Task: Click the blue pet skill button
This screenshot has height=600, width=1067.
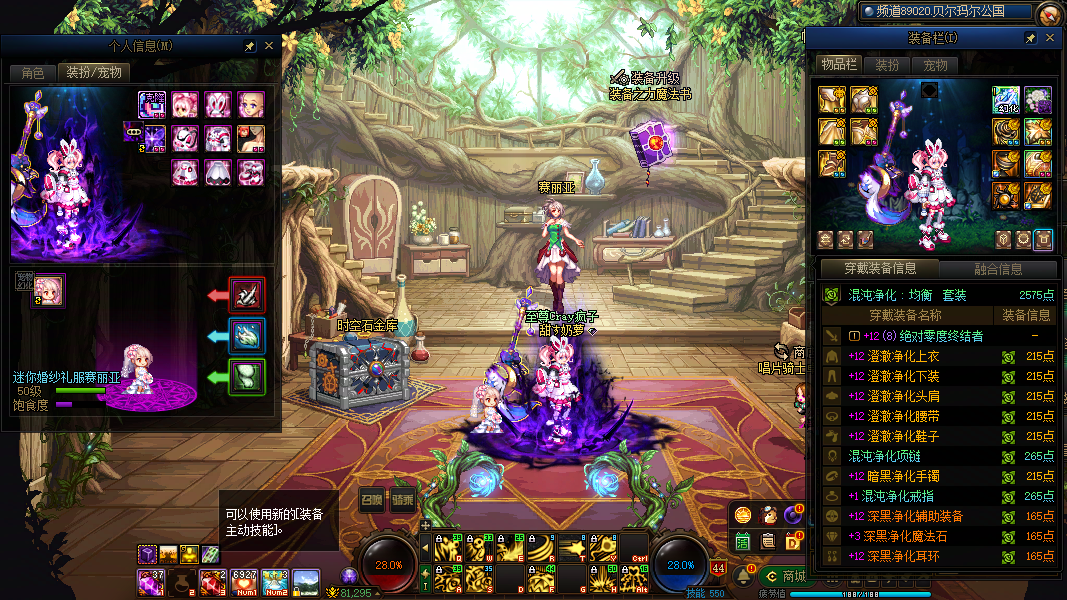Action: click(247, 335)
